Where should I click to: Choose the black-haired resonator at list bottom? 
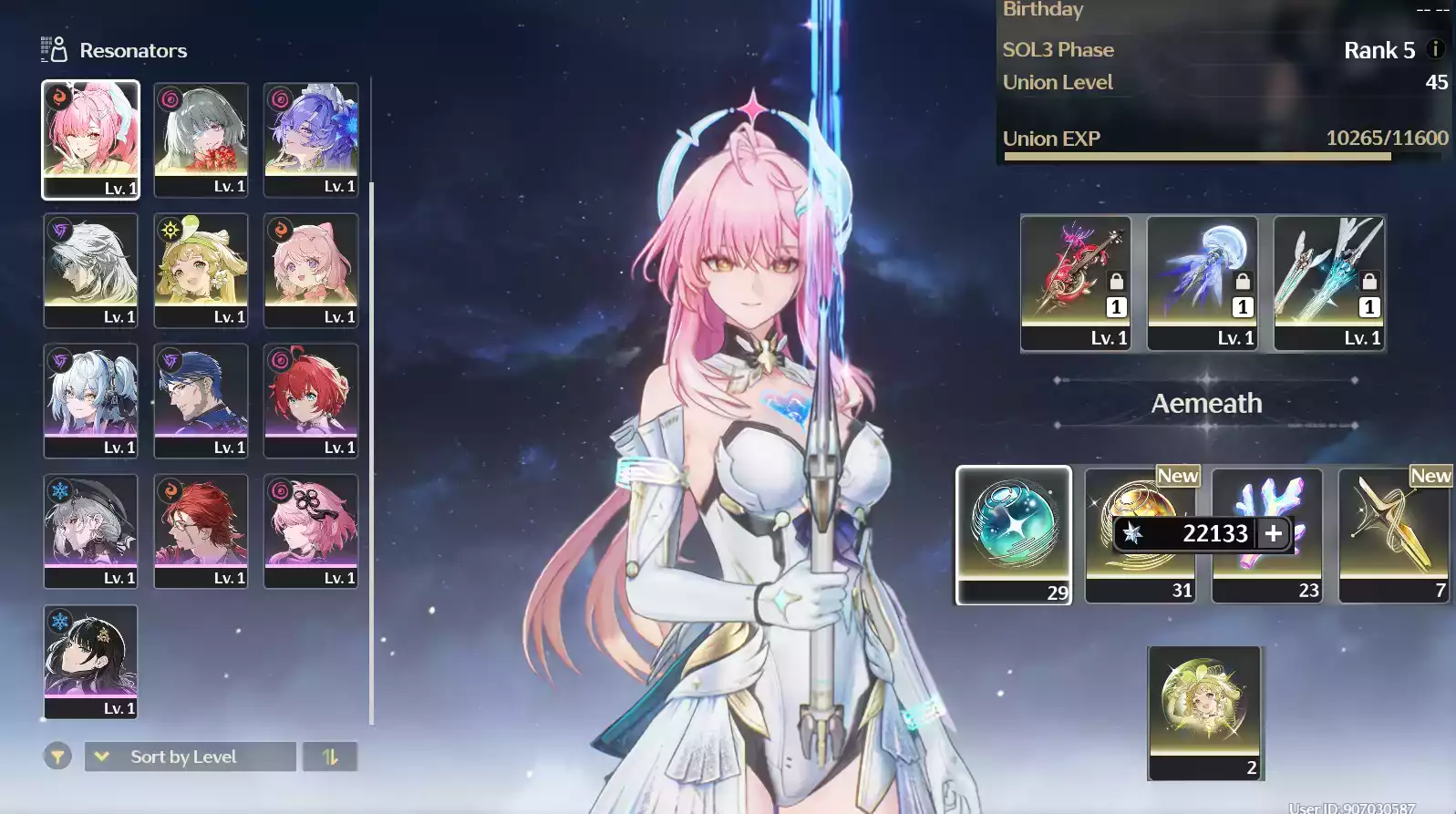coord(90,662)
